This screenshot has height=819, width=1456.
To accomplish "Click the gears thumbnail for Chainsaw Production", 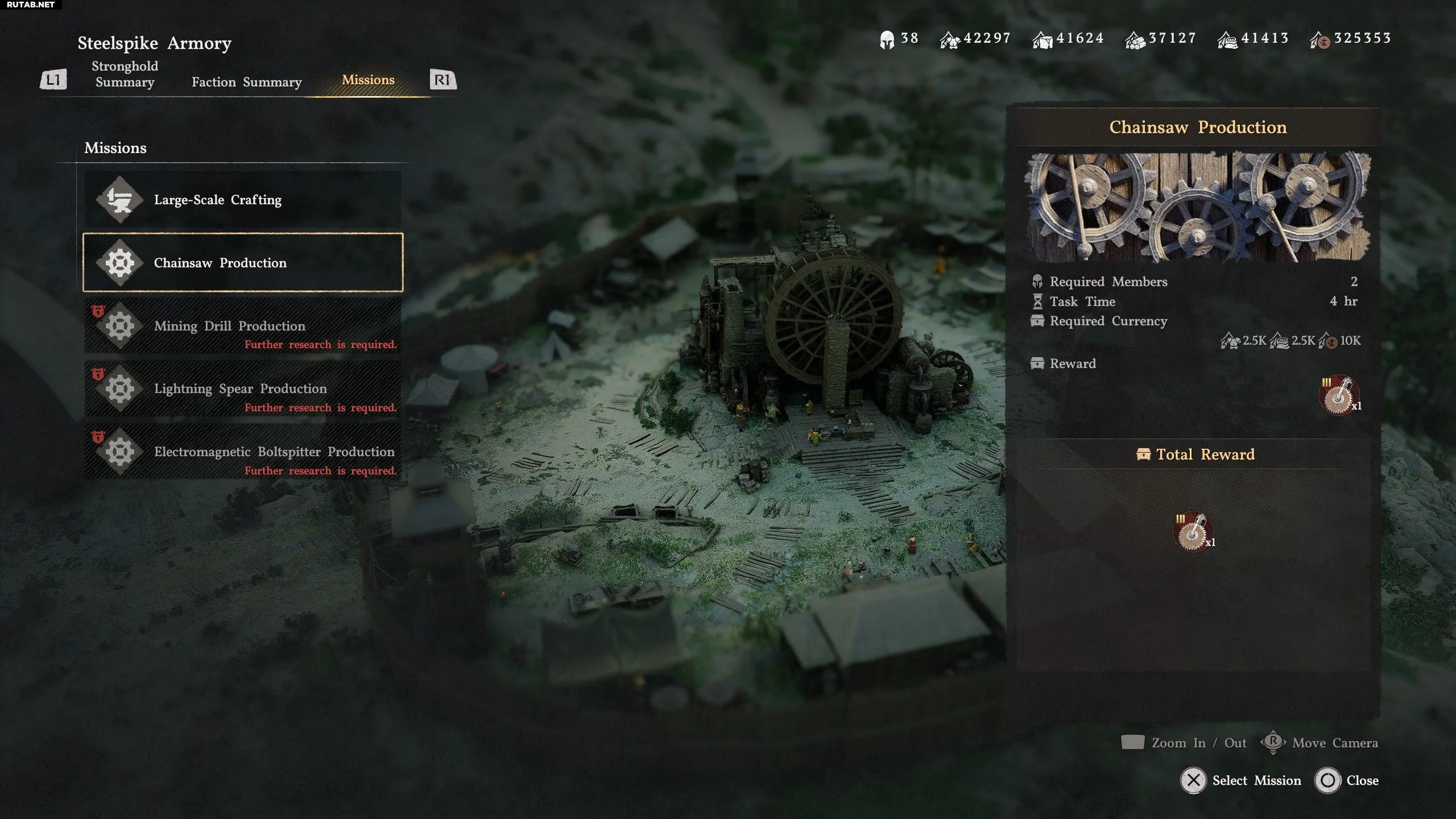I will click(1197, 207).
